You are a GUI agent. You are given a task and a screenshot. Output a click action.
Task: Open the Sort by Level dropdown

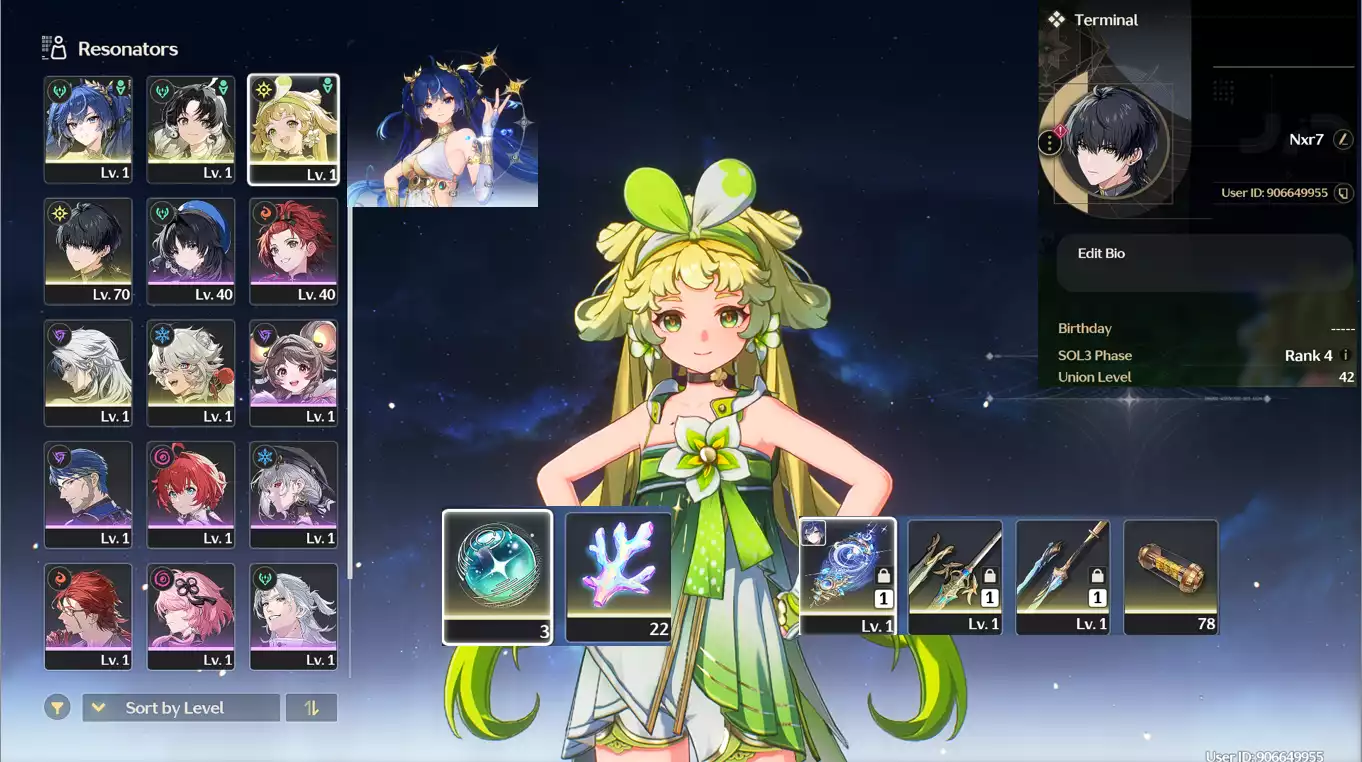[x=181, y=708]
